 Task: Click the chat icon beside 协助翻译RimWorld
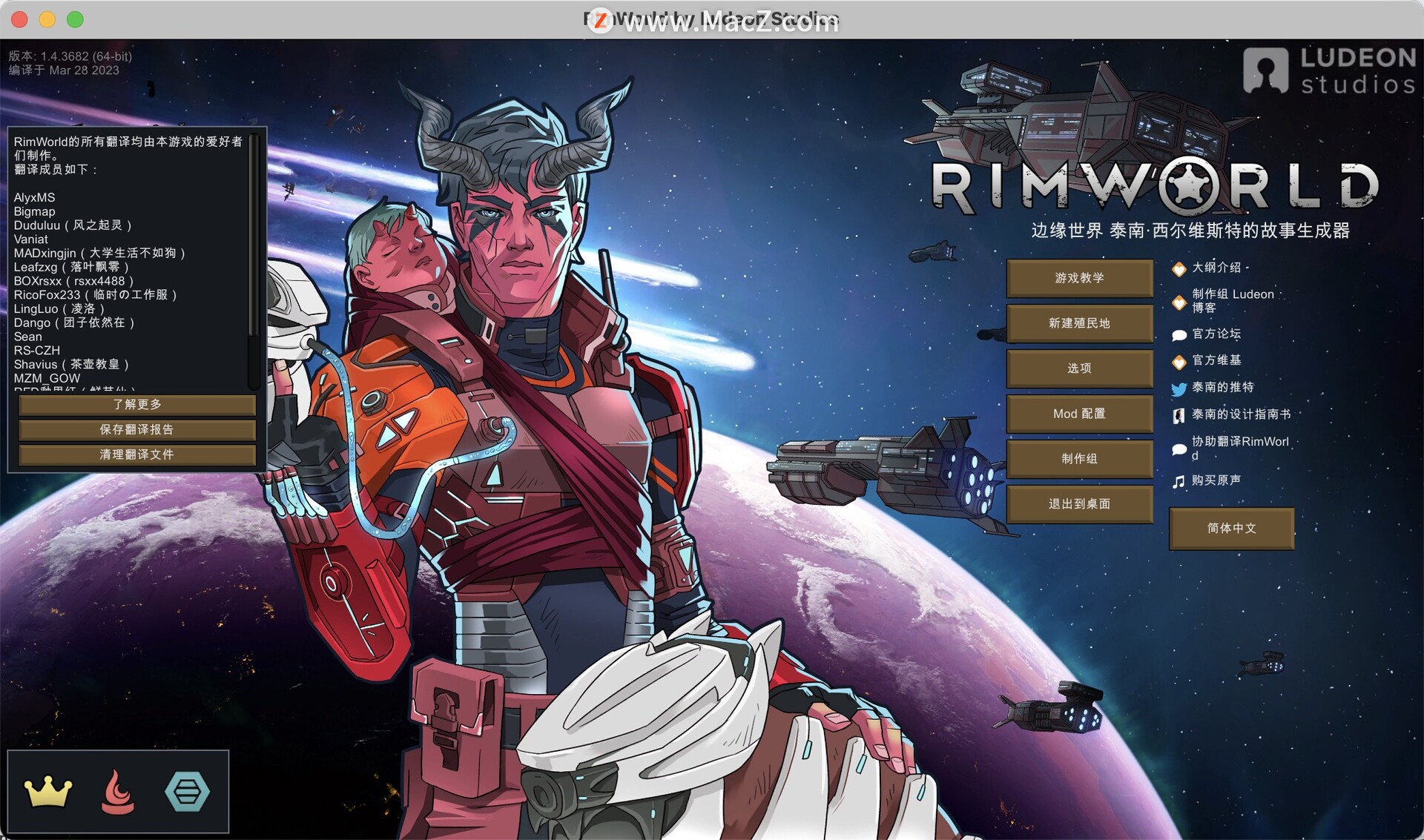click(1179, 448)
